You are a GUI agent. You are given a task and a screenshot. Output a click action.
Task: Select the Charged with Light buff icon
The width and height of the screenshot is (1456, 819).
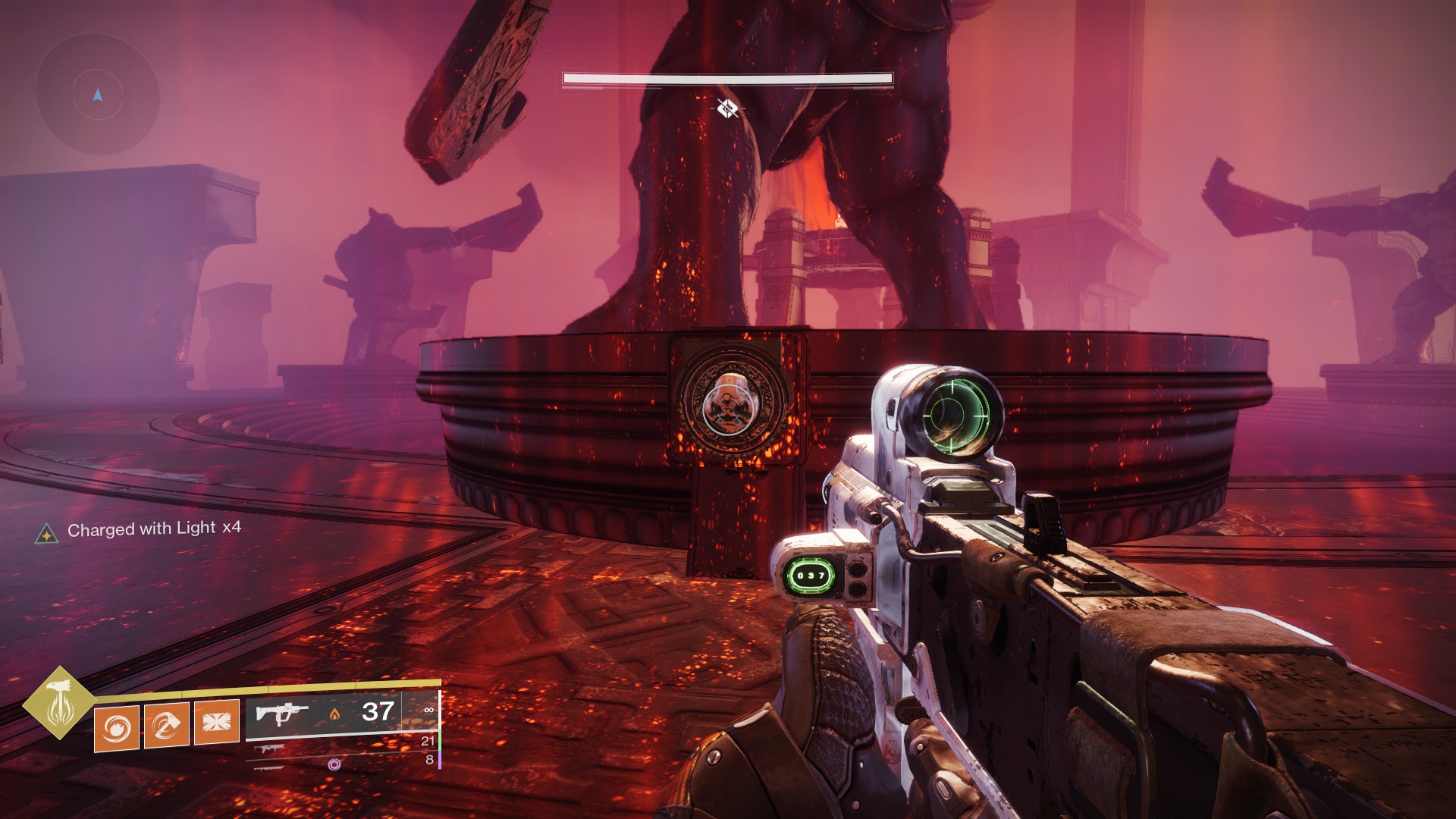(46, 534)
